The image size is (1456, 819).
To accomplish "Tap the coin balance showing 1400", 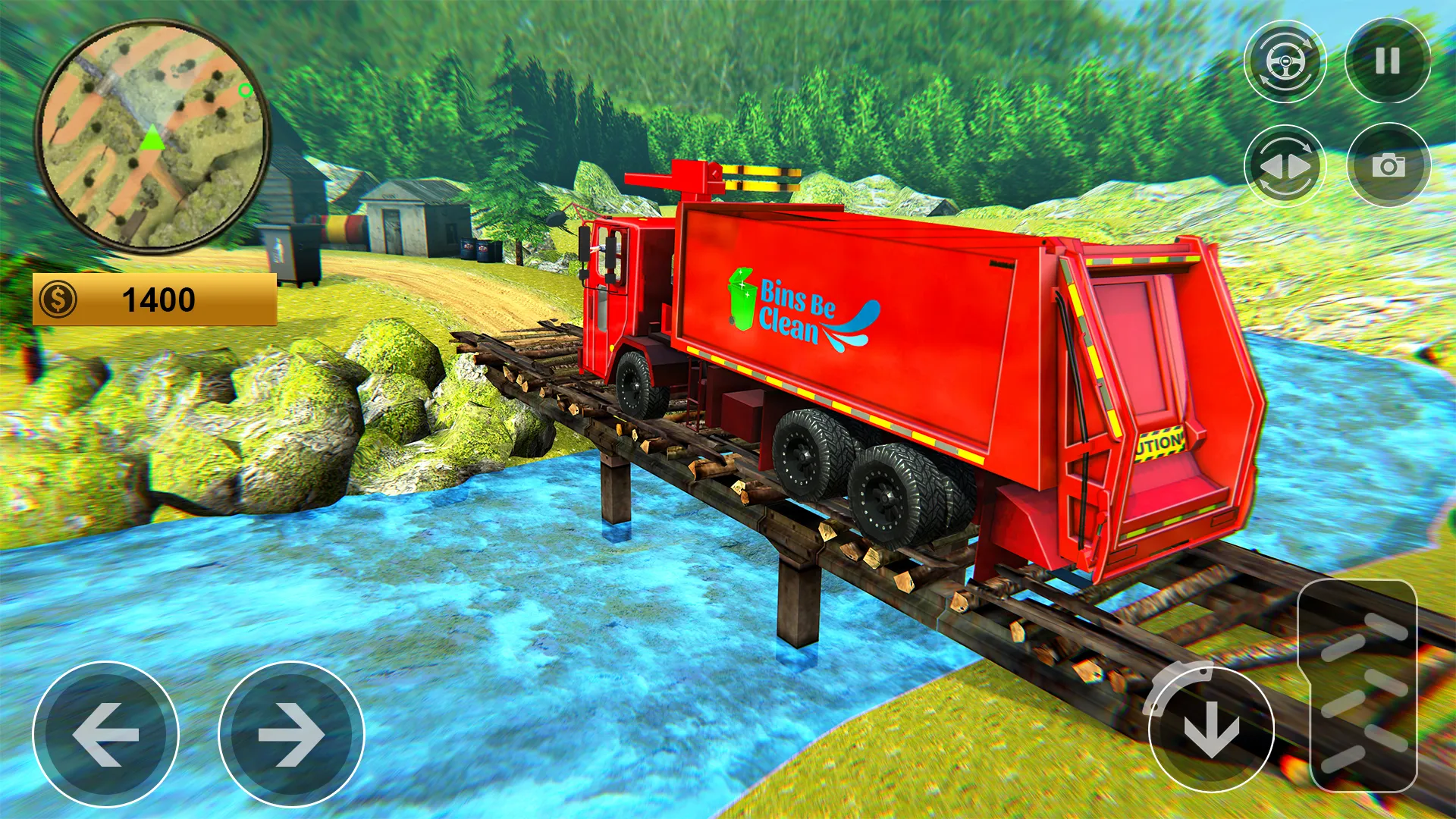I will [x=159, y=297].
